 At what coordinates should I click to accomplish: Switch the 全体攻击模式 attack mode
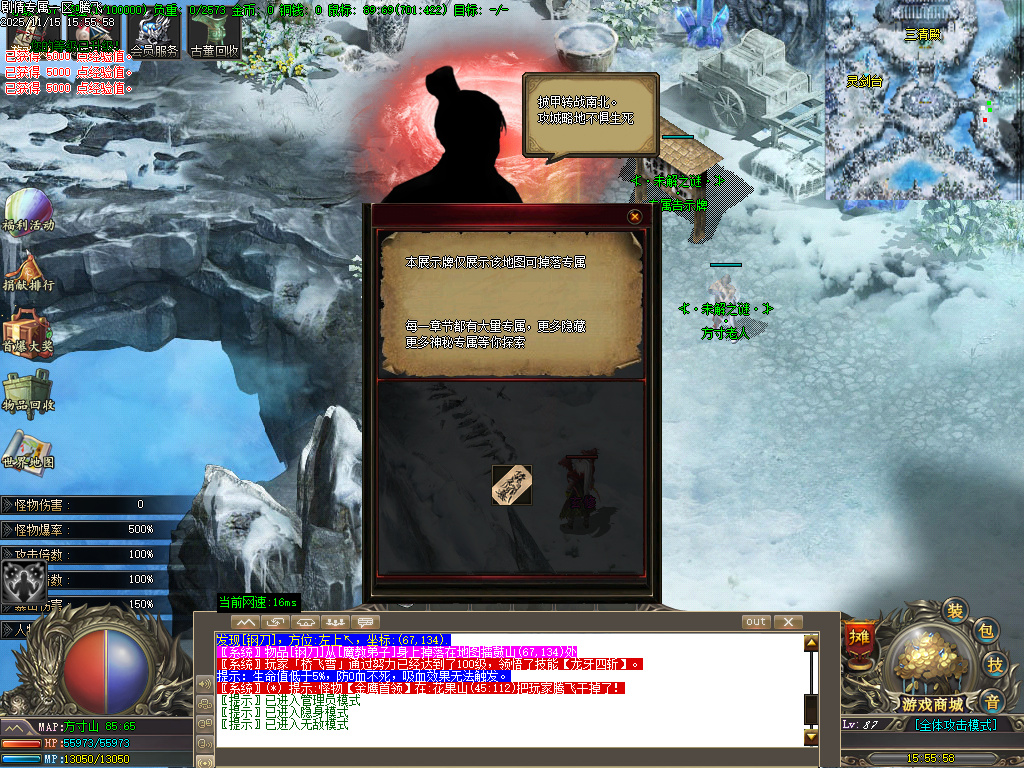coord(955,725)
